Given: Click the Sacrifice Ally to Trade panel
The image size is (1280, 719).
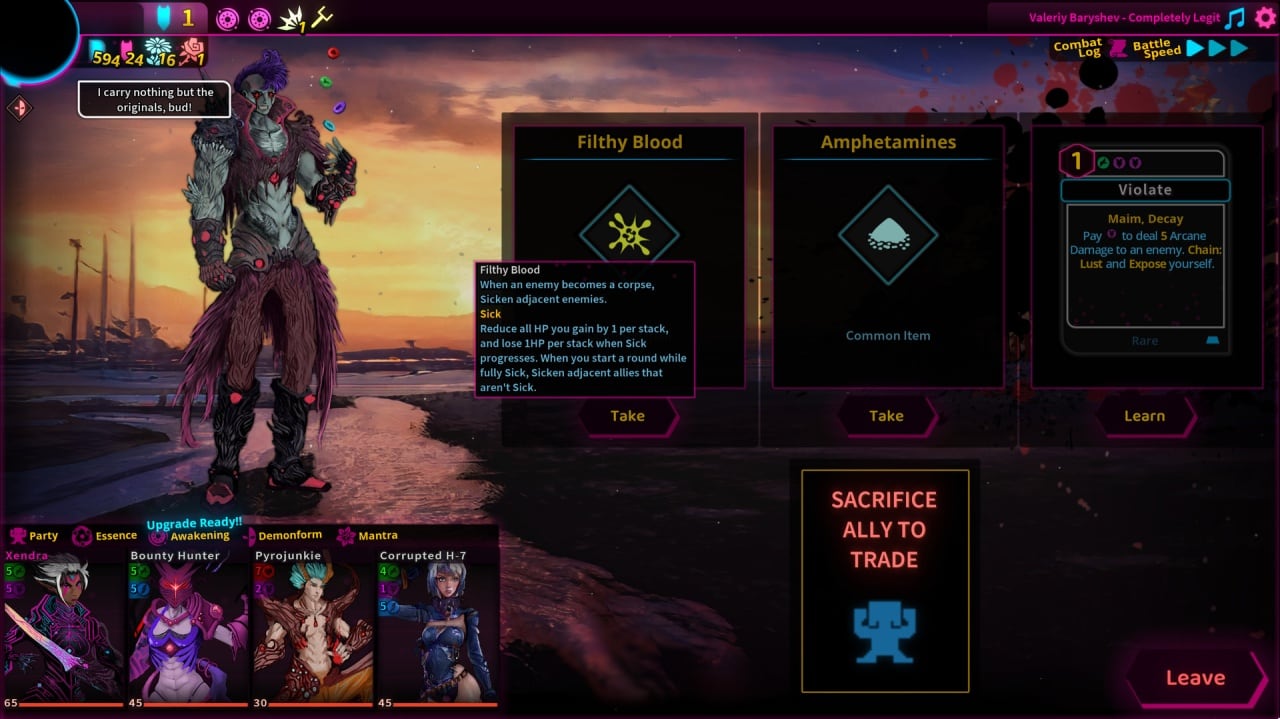Looking at the screenshot, I should 885,580.
